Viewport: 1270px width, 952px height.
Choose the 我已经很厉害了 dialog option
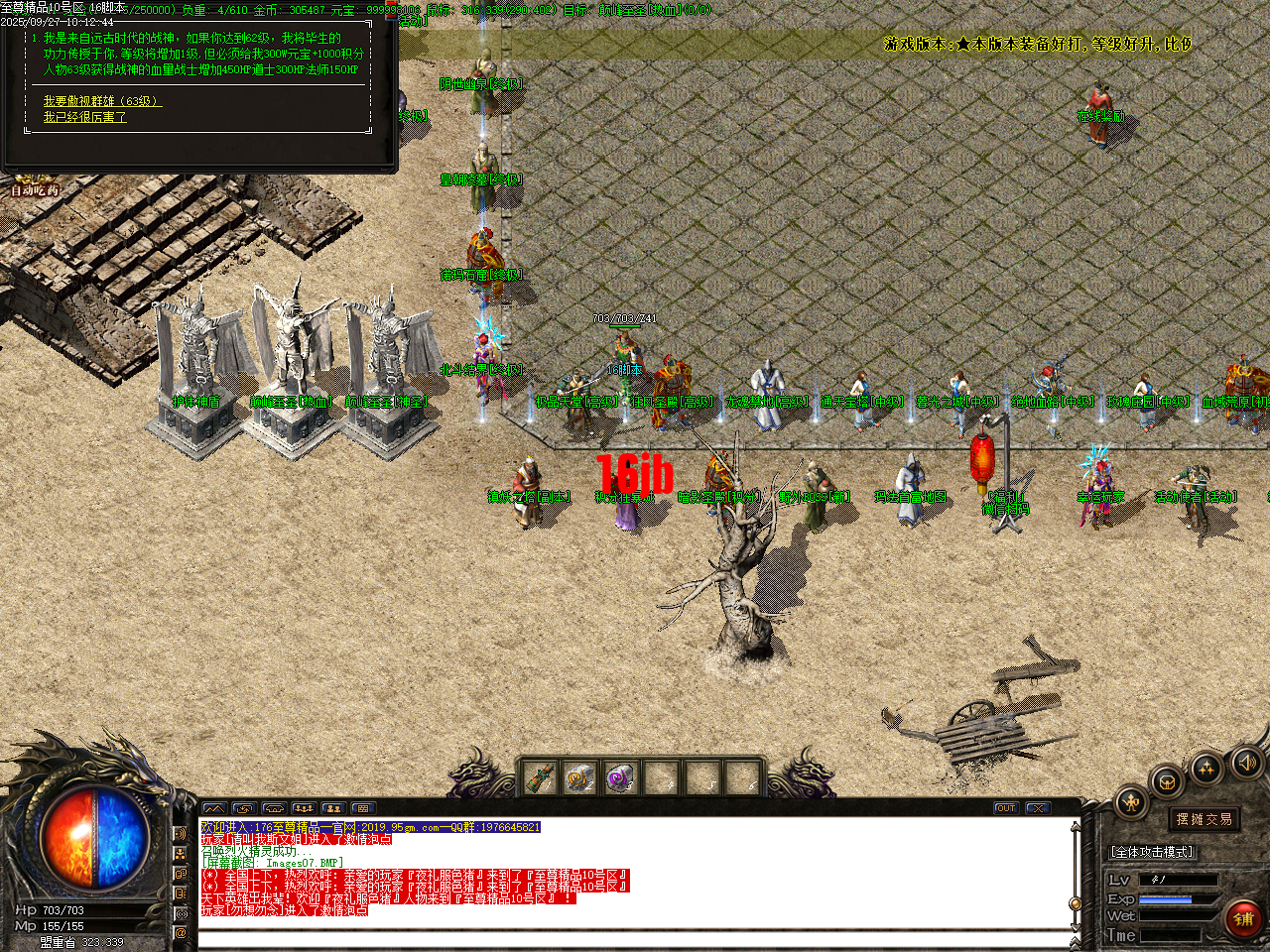(x=82, y=116)
